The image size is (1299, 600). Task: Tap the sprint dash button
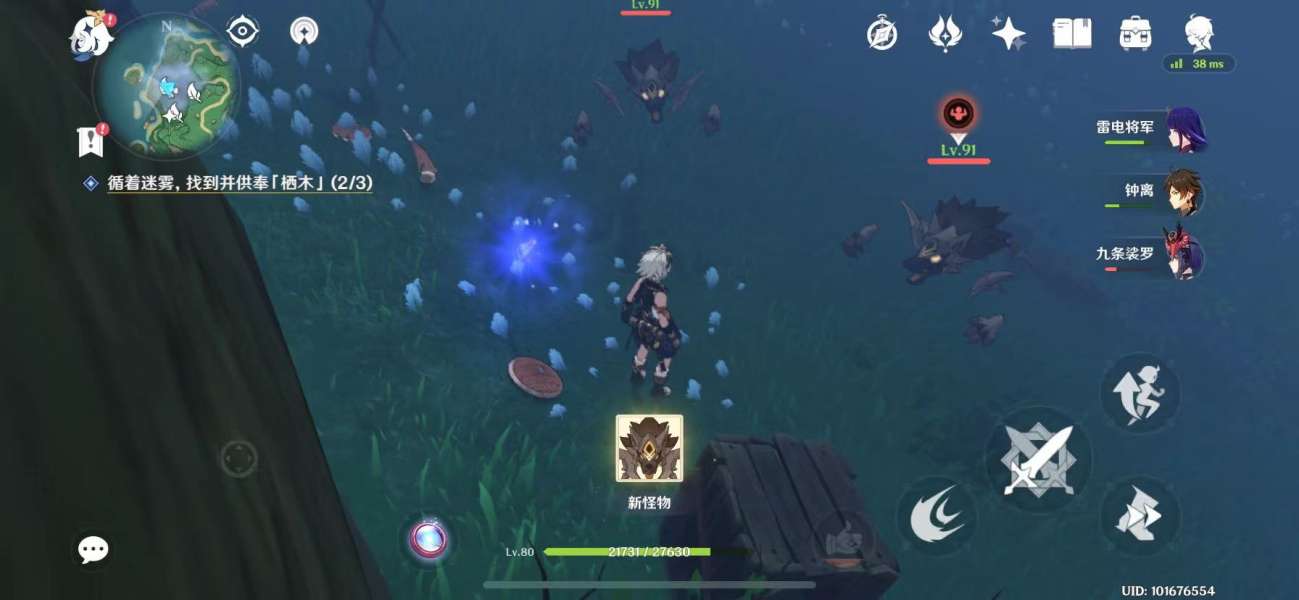click(x=1140, y=392)
